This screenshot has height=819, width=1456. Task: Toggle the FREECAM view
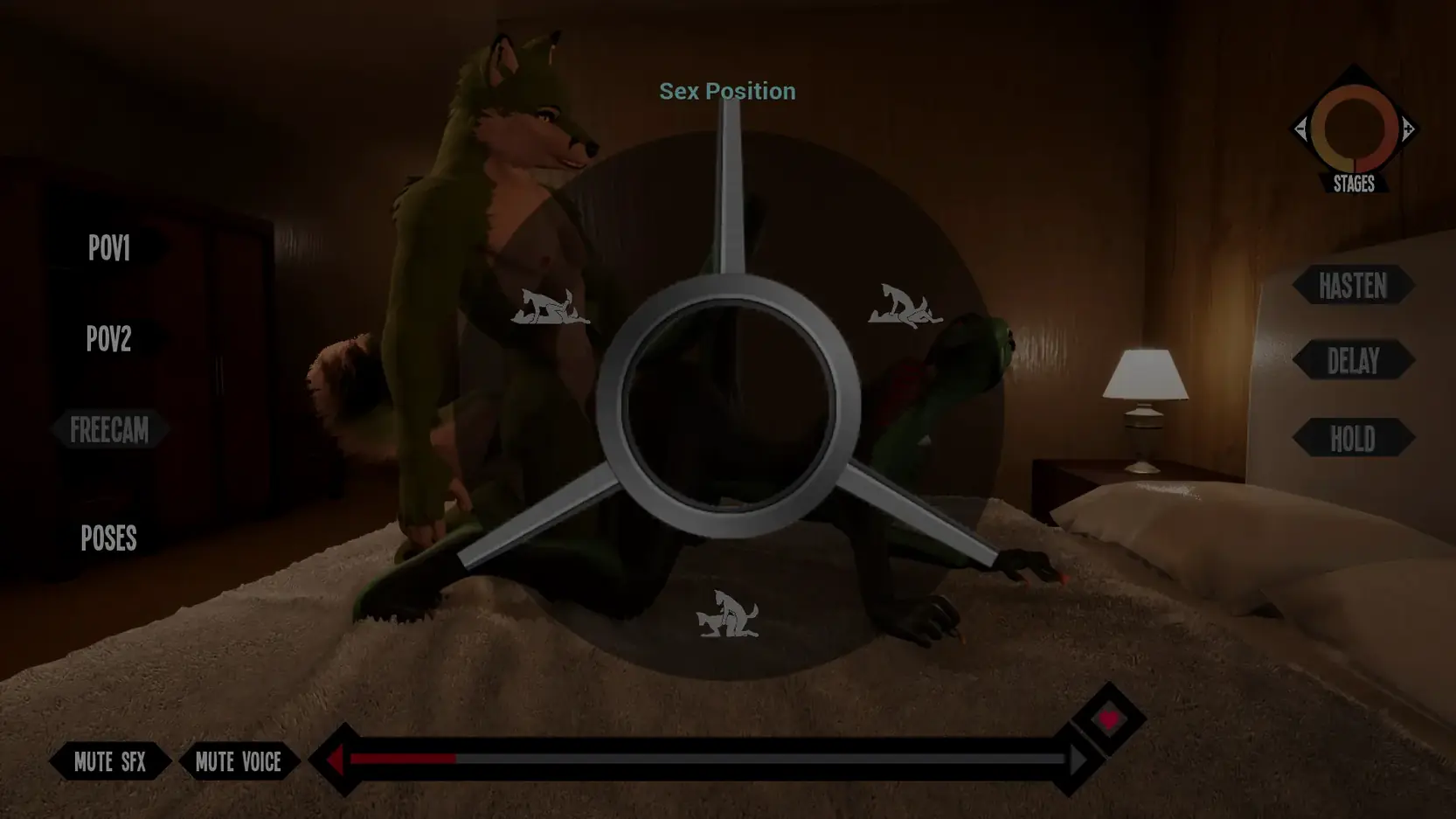coord(110,429)
